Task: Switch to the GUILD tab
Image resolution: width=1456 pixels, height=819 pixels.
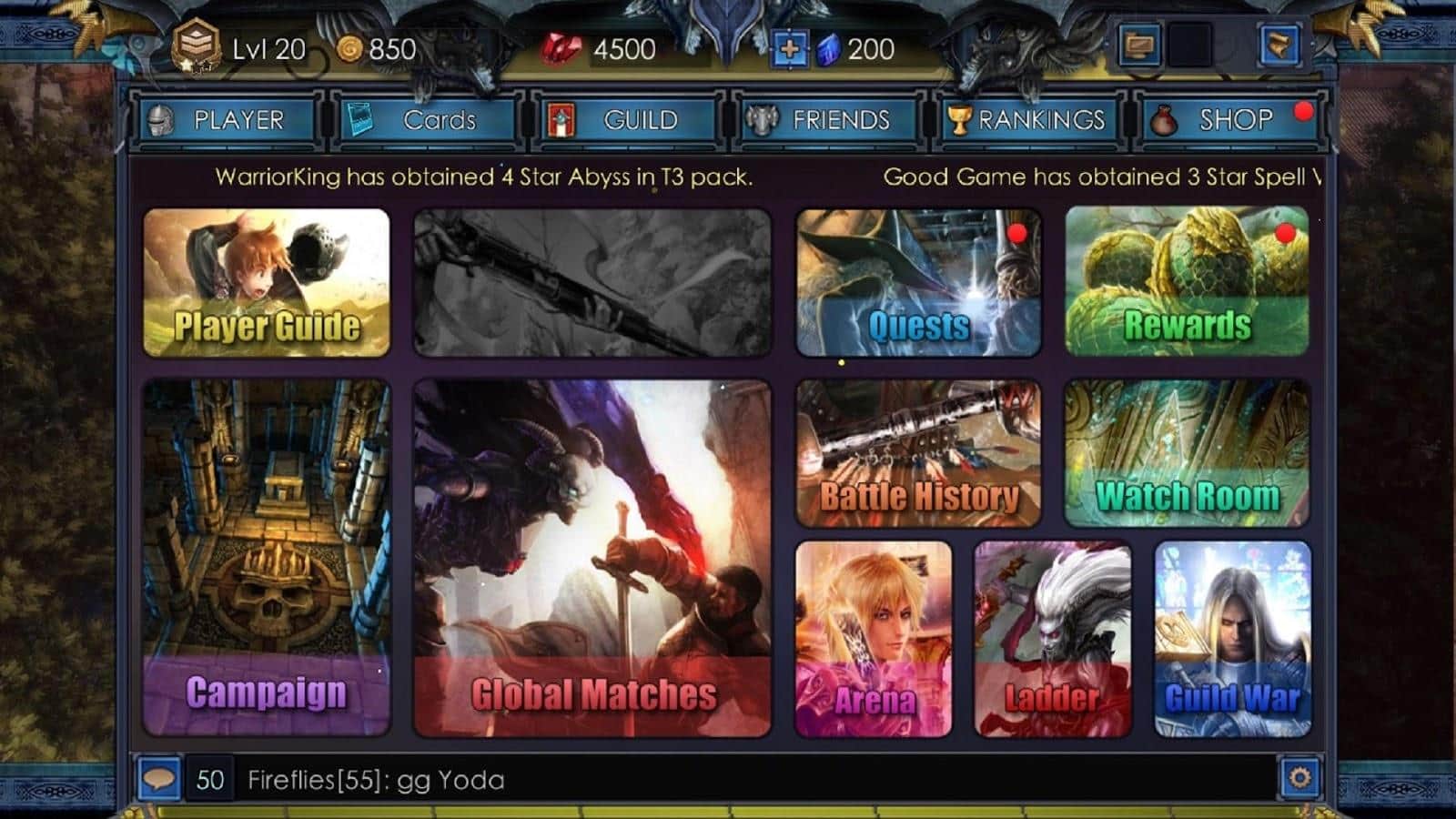Action: [x=626, y=119]
